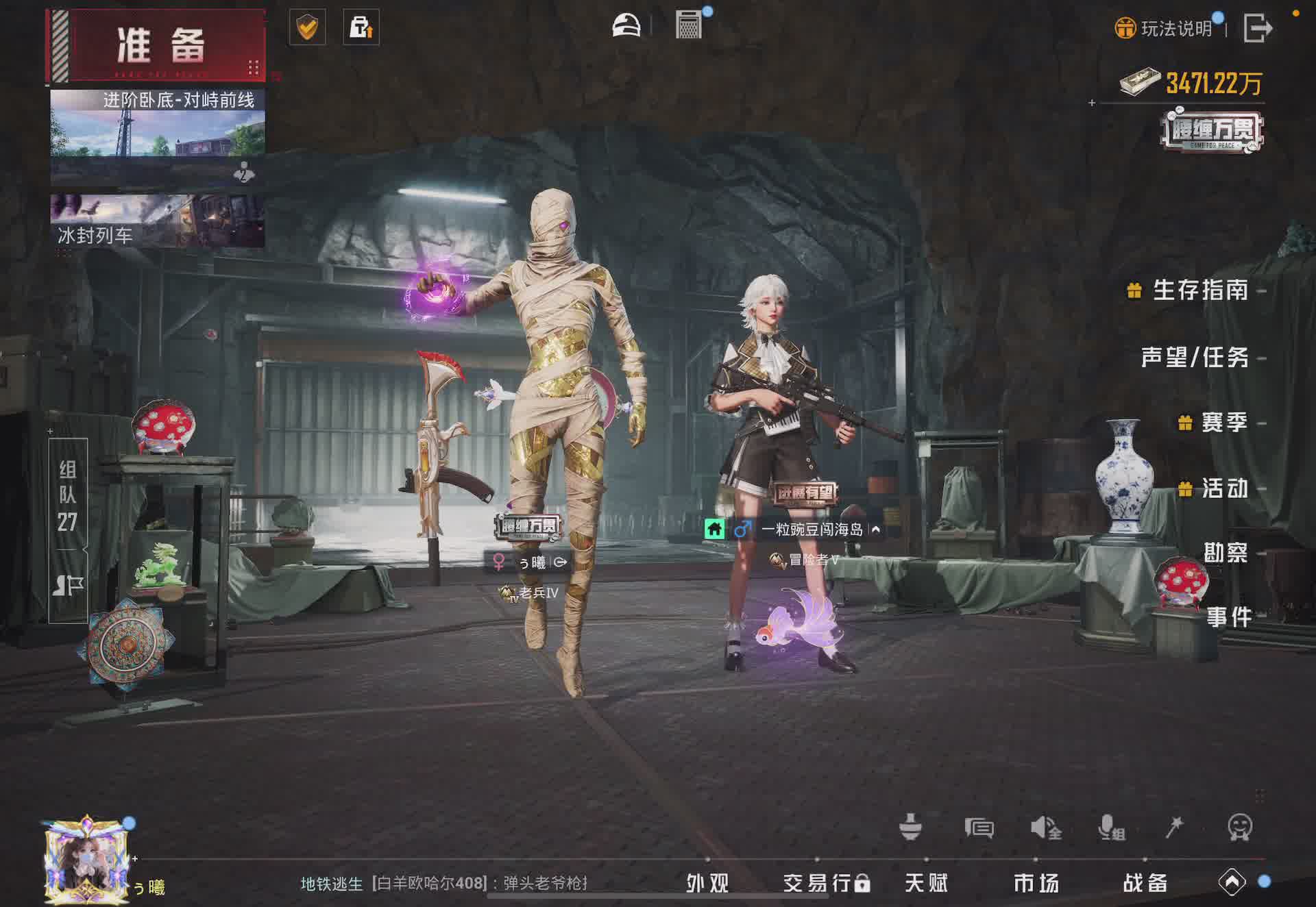
Task: Toggle the speaker voice output icon
Action: point(1045,828)
